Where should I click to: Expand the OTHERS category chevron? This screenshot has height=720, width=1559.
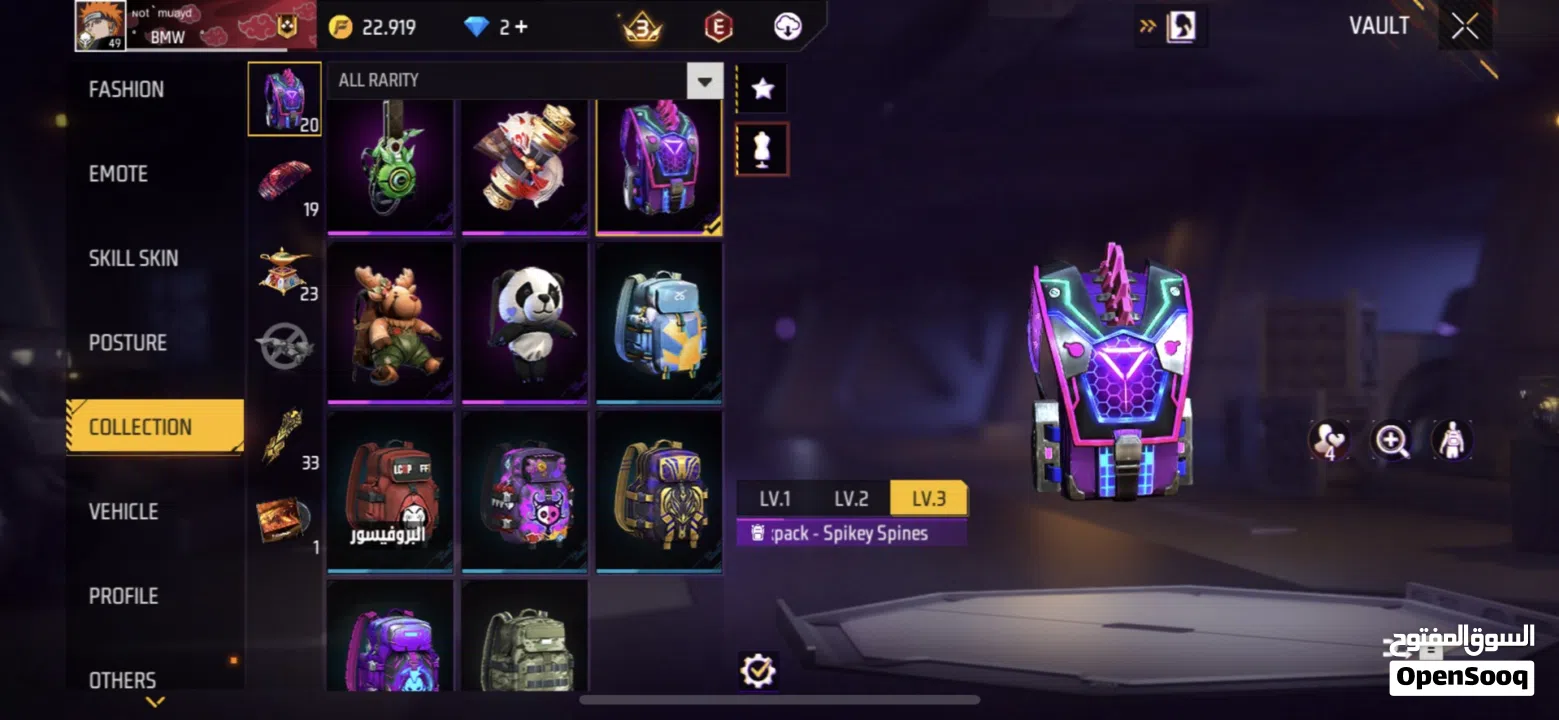point(155,700)
